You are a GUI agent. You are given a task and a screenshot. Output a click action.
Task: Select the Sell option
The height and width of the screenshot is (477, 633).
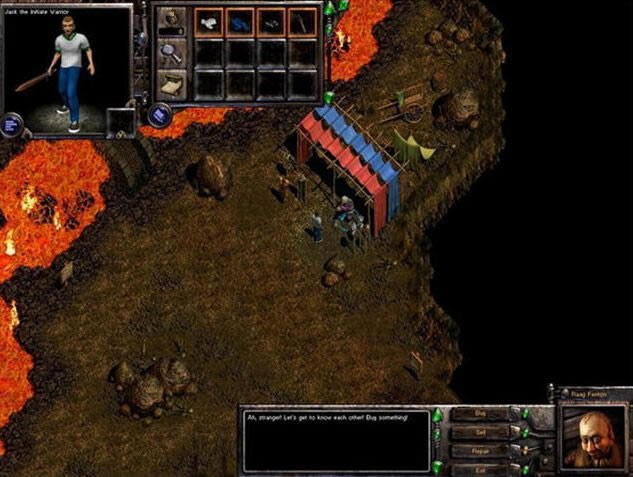tap(478, 432)
